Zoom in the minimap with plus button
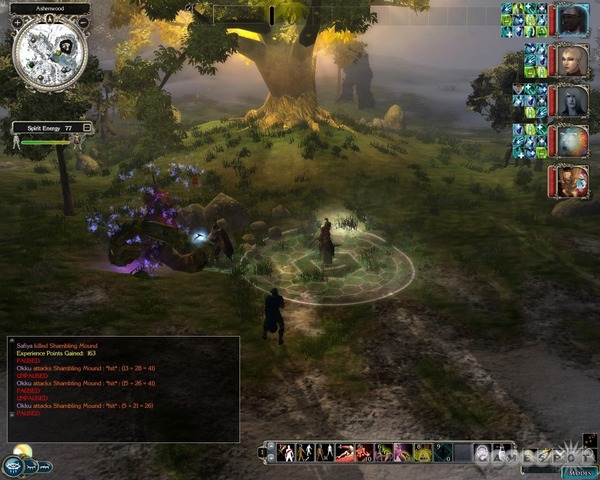600x480 pixels. pyautogui.click(x=18, y=24)
